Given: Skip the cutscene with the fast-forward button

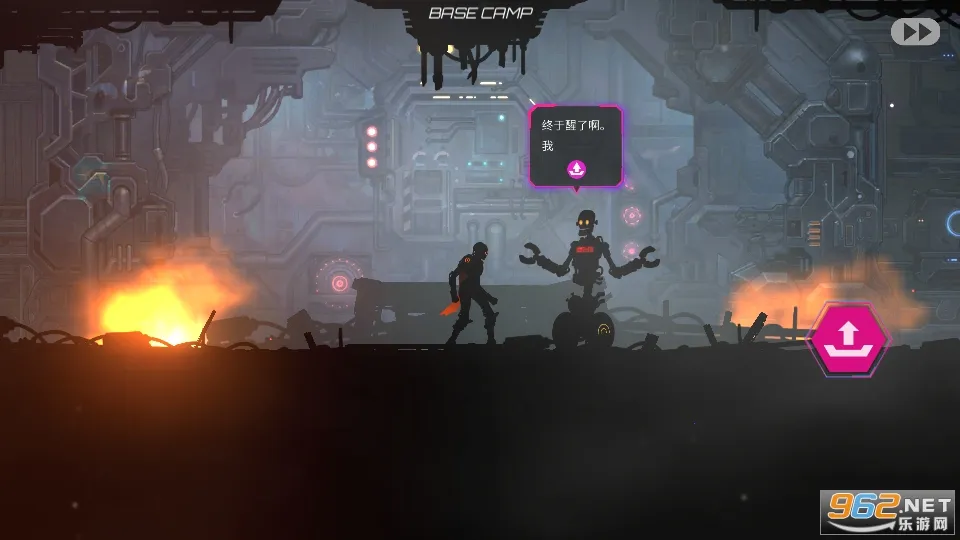Looking at the screenshot, I should point(915,32).
